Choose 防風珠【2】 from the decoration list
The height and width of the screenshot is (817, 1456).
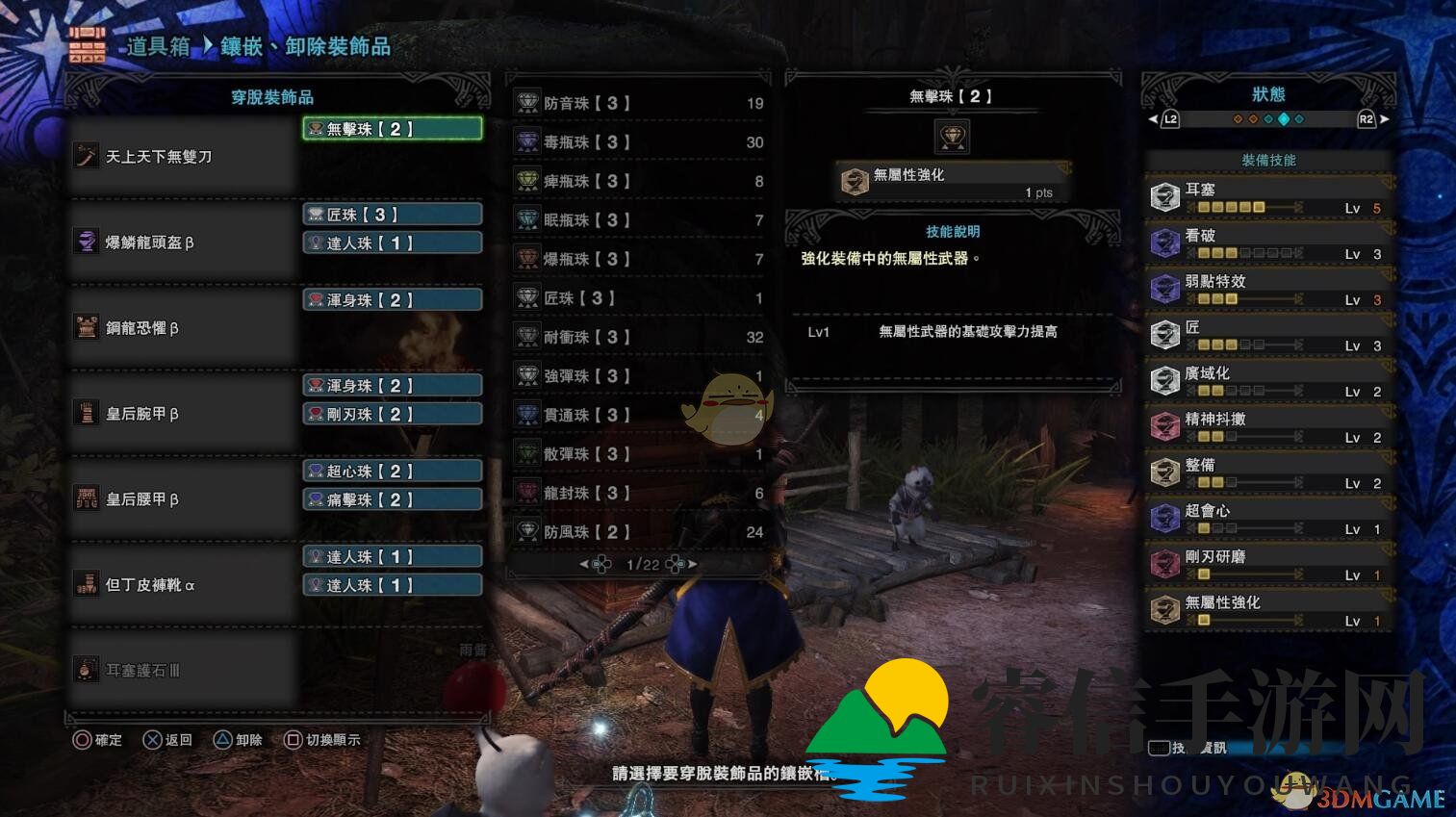coord(638,532)
